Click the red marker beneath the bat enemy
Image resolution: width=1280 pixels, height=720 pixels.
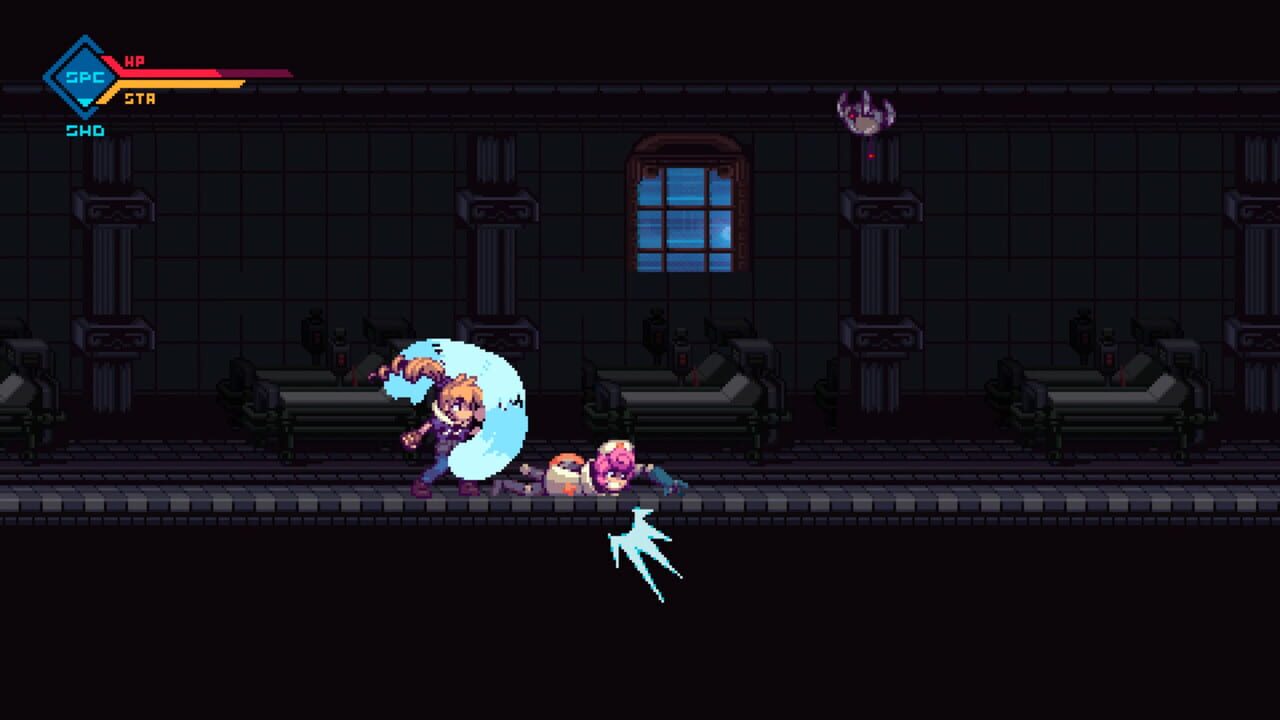871,156
